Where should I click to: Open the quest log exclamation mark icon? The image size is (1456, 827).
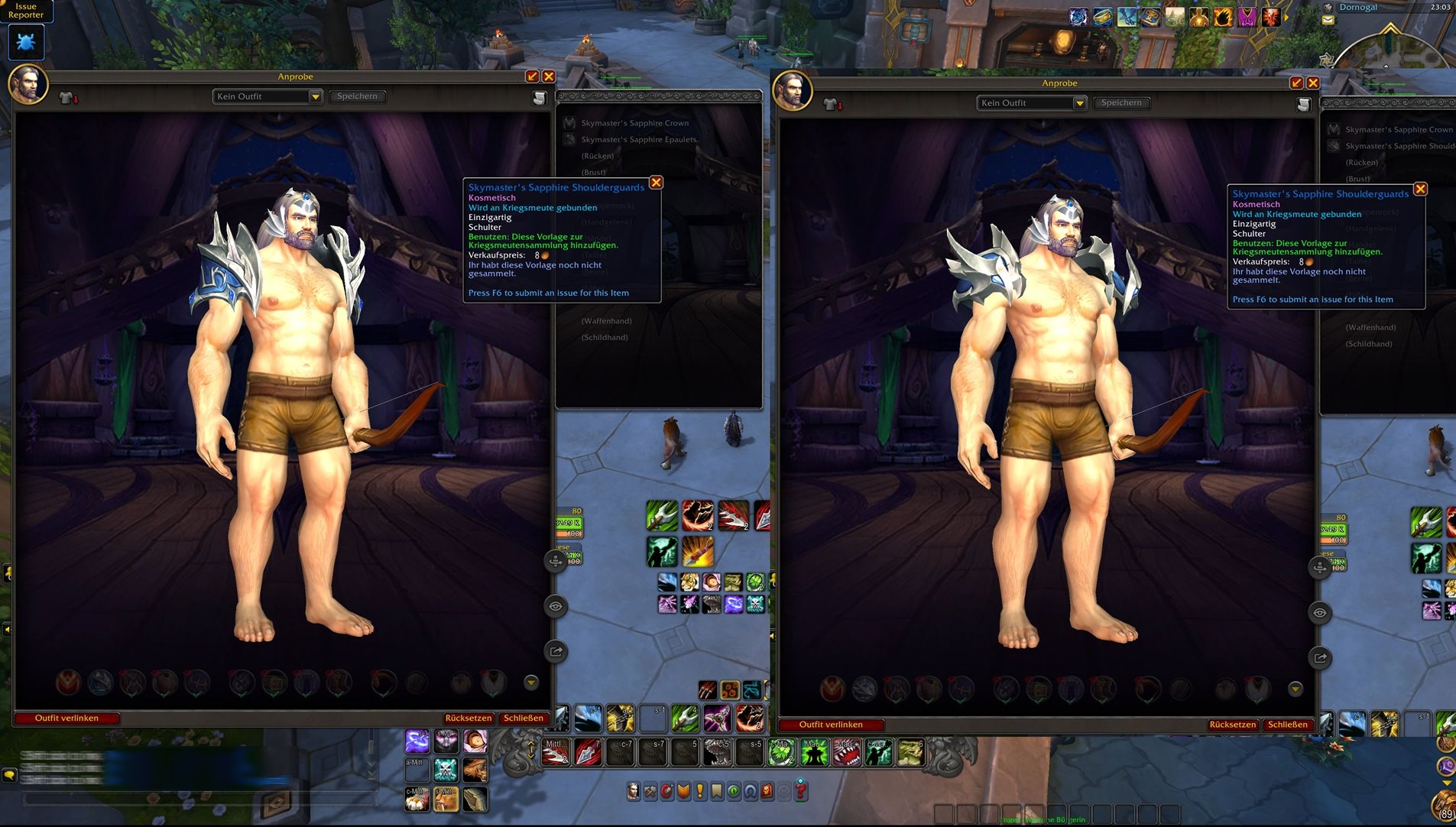click(700, 792)
